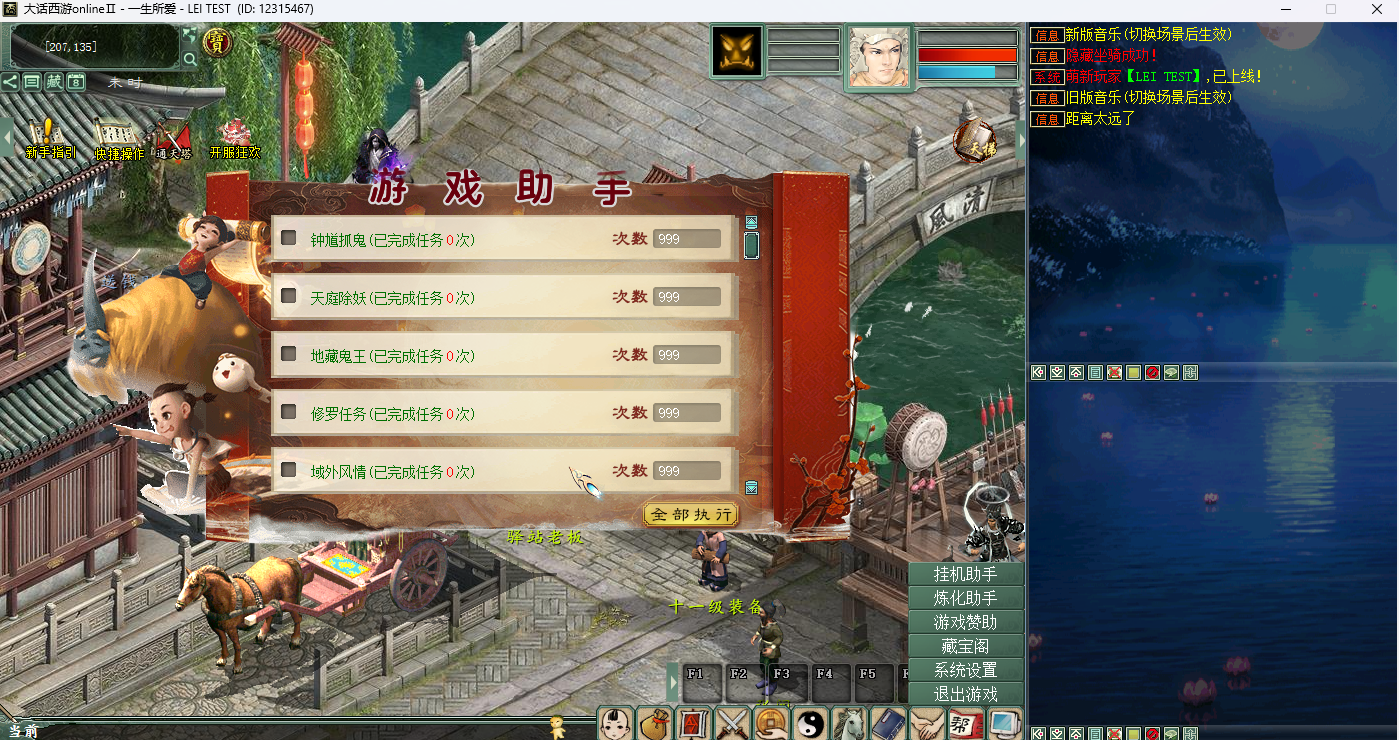The width and height of the screenshot is (1399, 740).
Task: Tick the 钟馗抓鬼 task checkbox
Action: [289, 238]
